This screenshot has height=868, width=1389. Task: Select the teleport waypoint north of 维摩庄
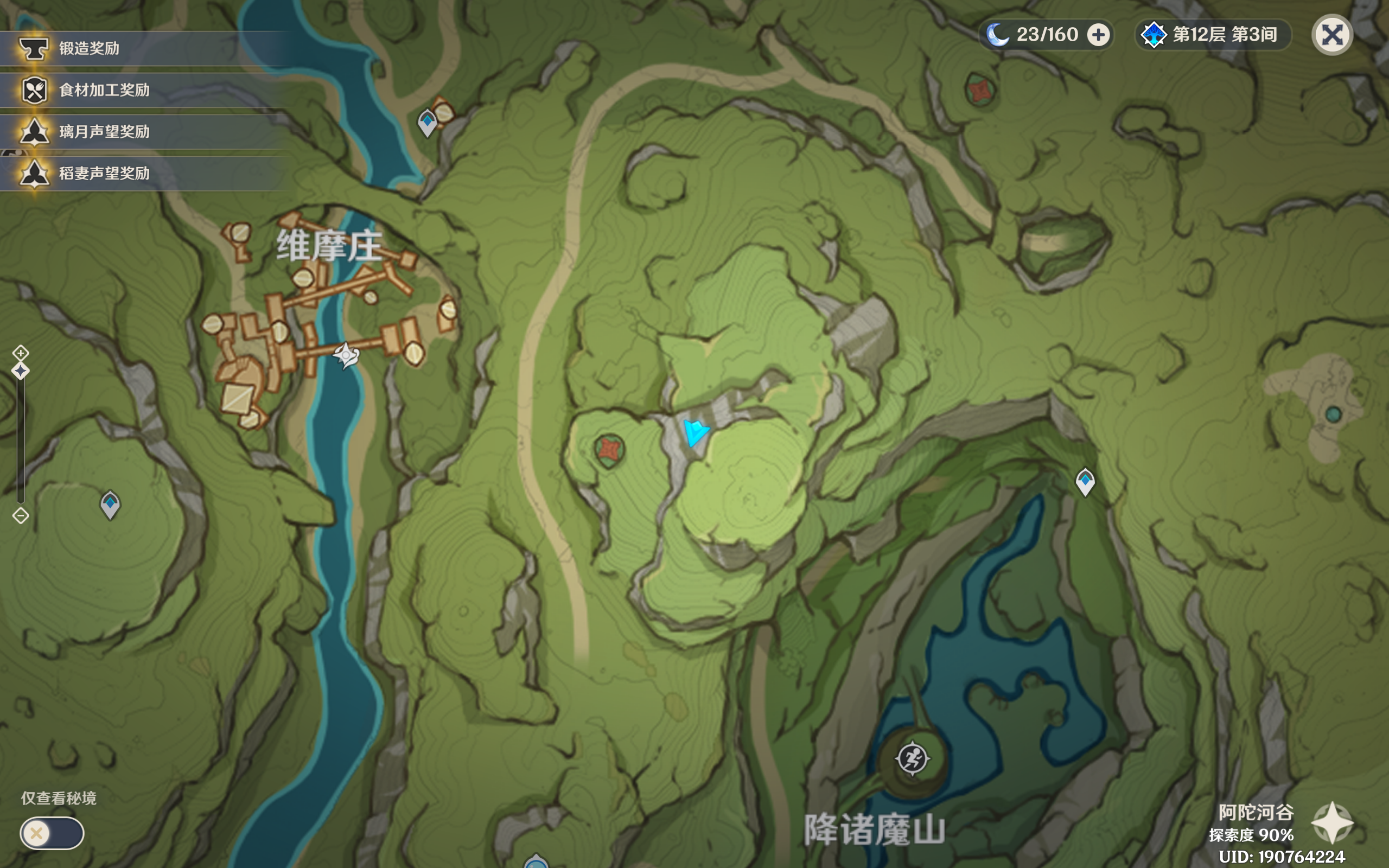427,123
